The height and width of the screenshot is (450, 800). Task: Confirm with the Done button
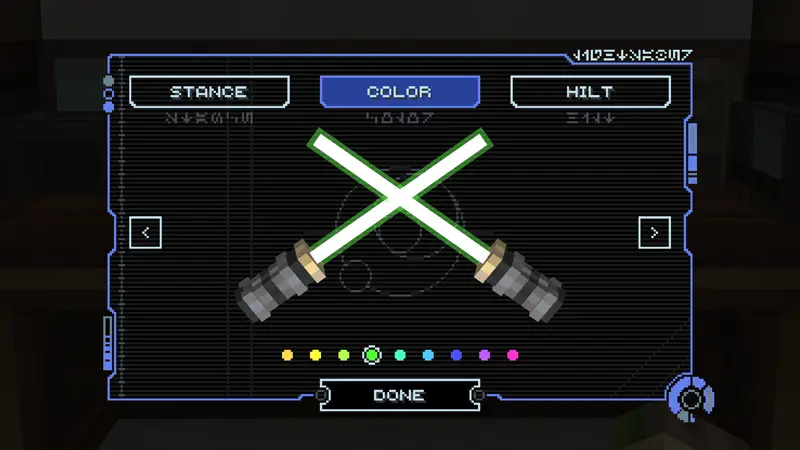pyautogui.click(x=399, y=395)
